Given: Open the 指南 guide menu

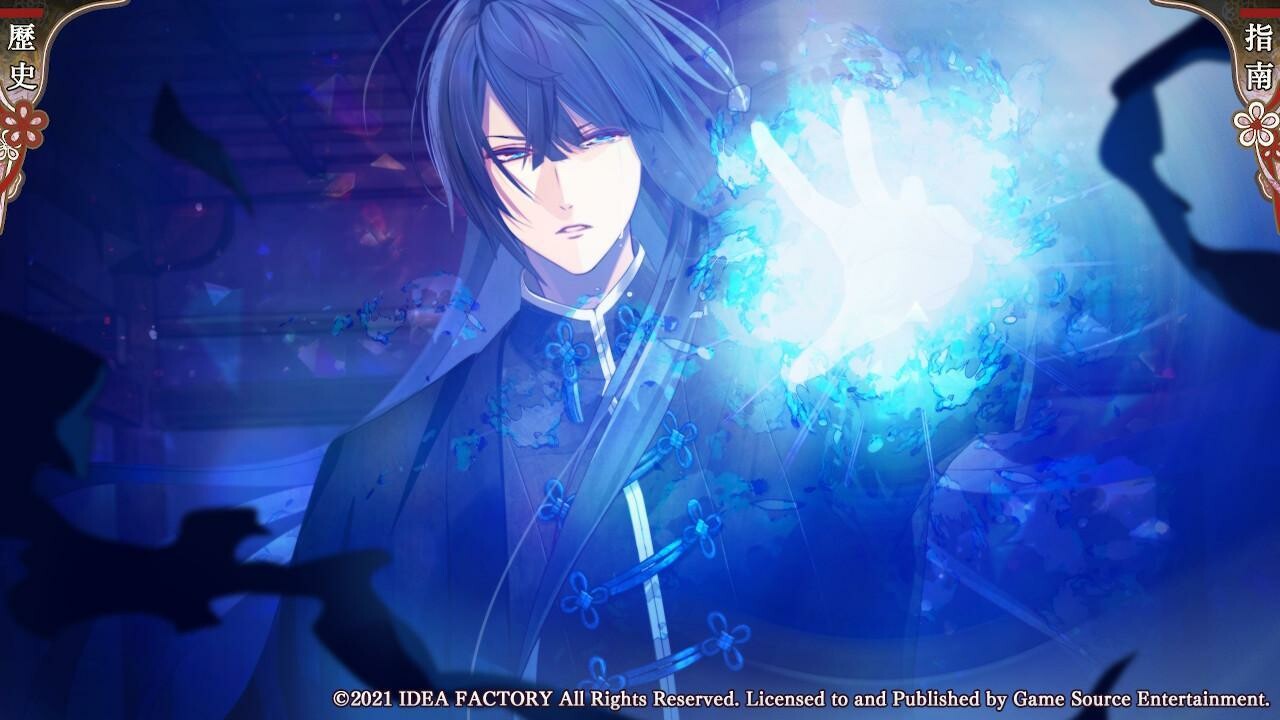Looking at the screenshot, I should click(1258, 60).
